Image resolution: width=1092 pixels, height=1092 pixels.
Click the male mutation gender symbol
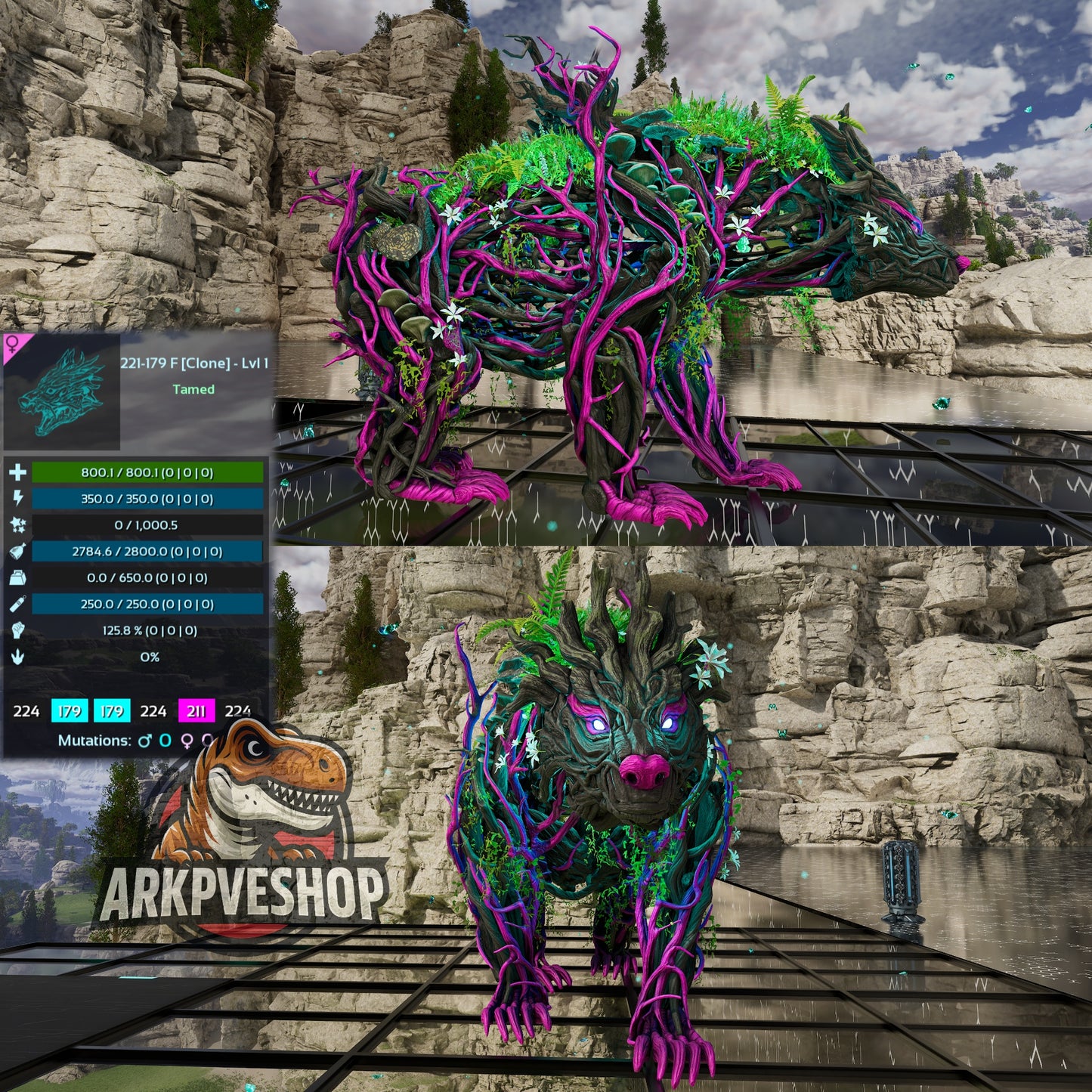pos(144,741)
